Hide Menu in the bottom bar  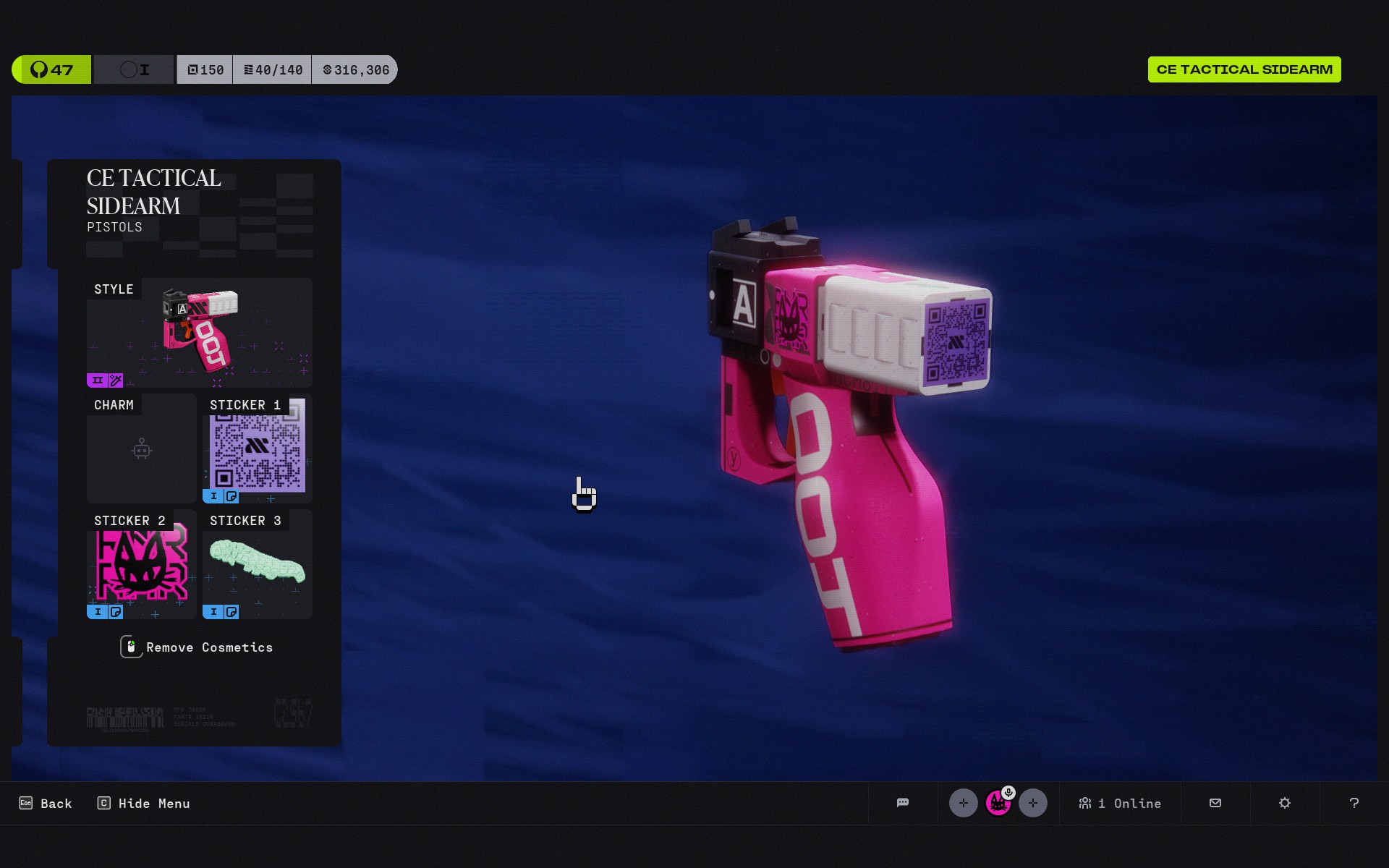pos(144,804)
